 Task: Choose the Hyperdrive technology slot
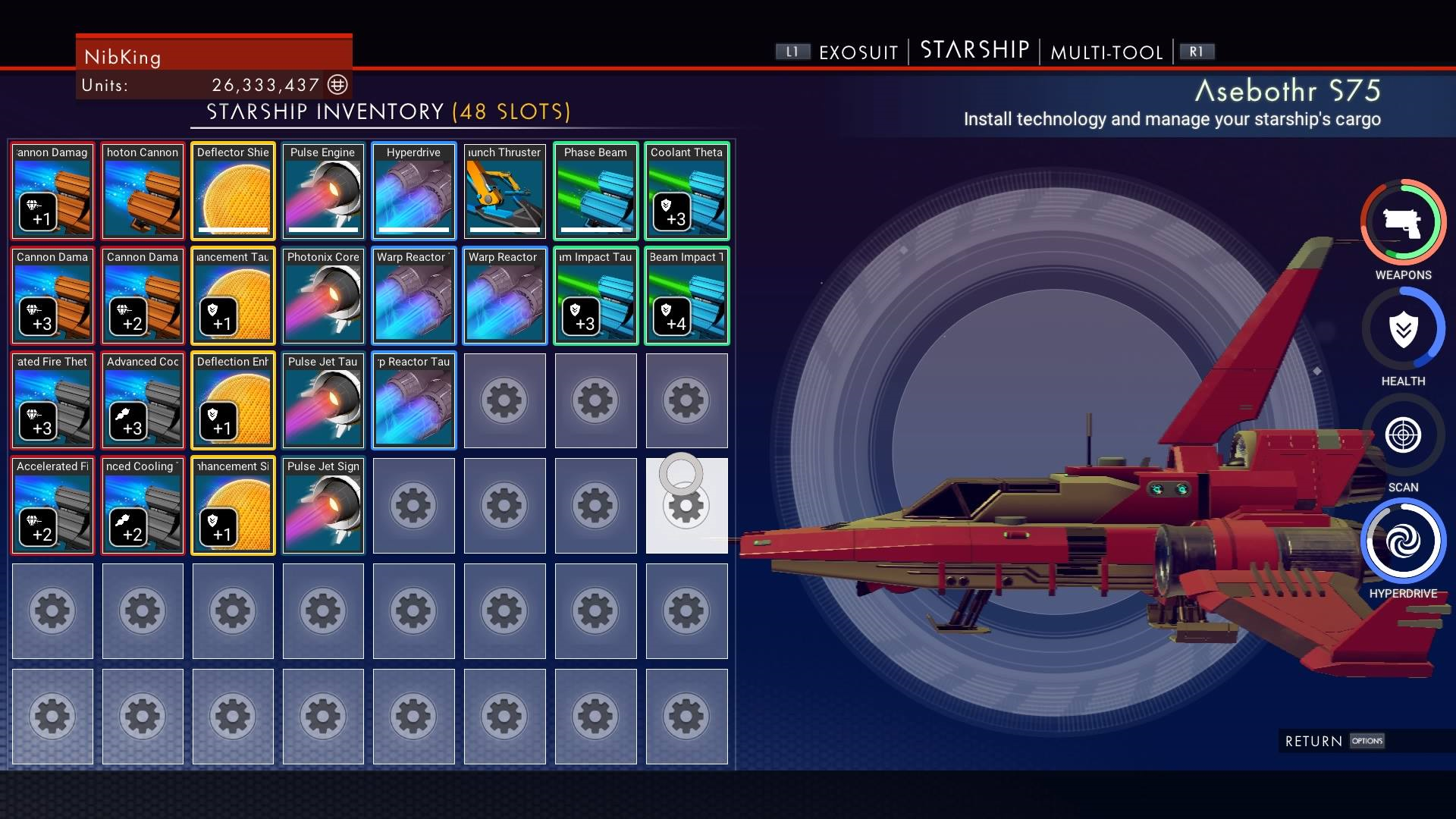pos(413,191)
